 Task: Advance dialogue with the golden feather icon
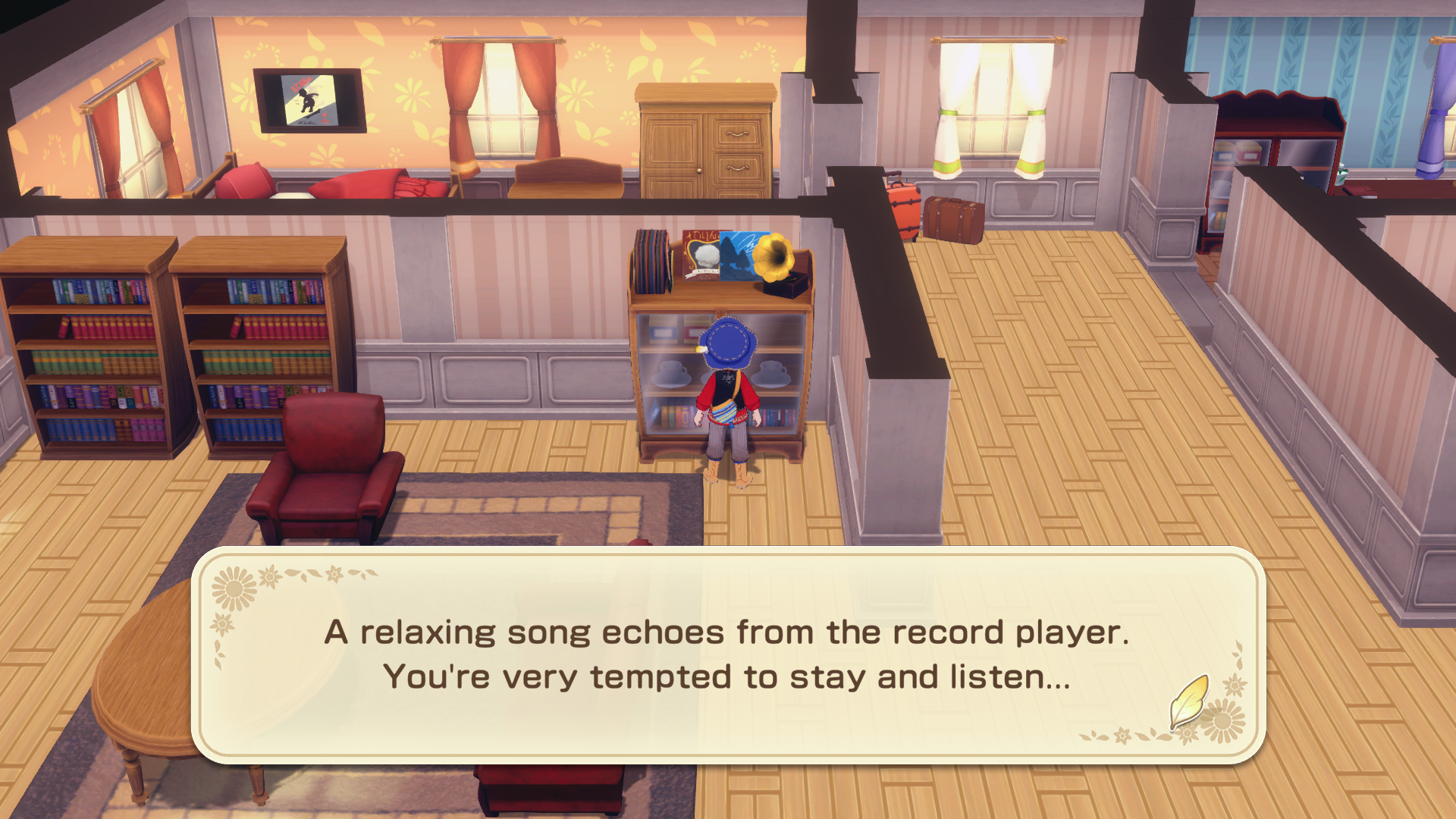pos(1188,701)
